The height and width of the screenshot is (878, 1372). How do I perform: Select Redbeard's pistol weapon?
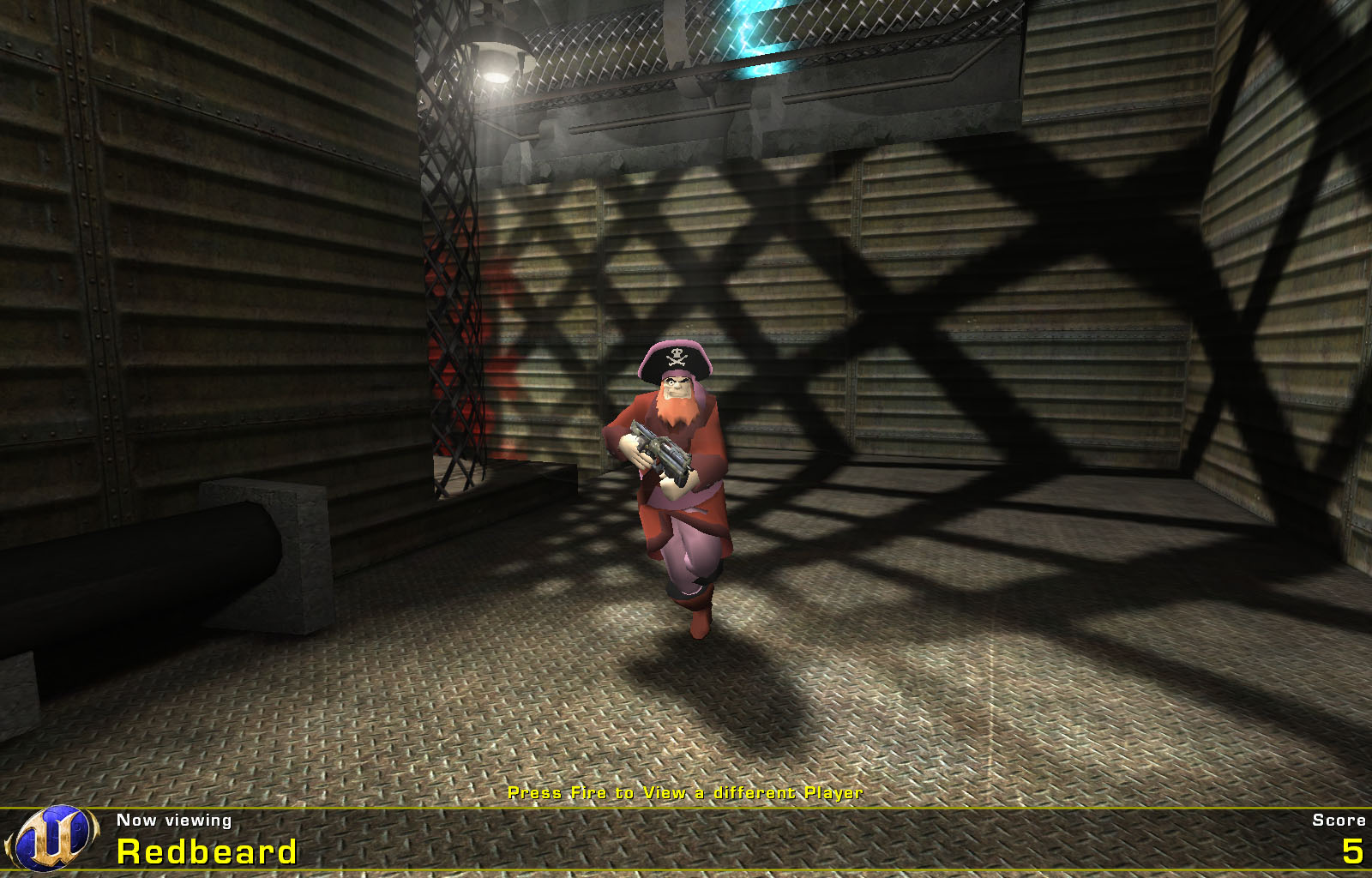[x=662, y=449]
